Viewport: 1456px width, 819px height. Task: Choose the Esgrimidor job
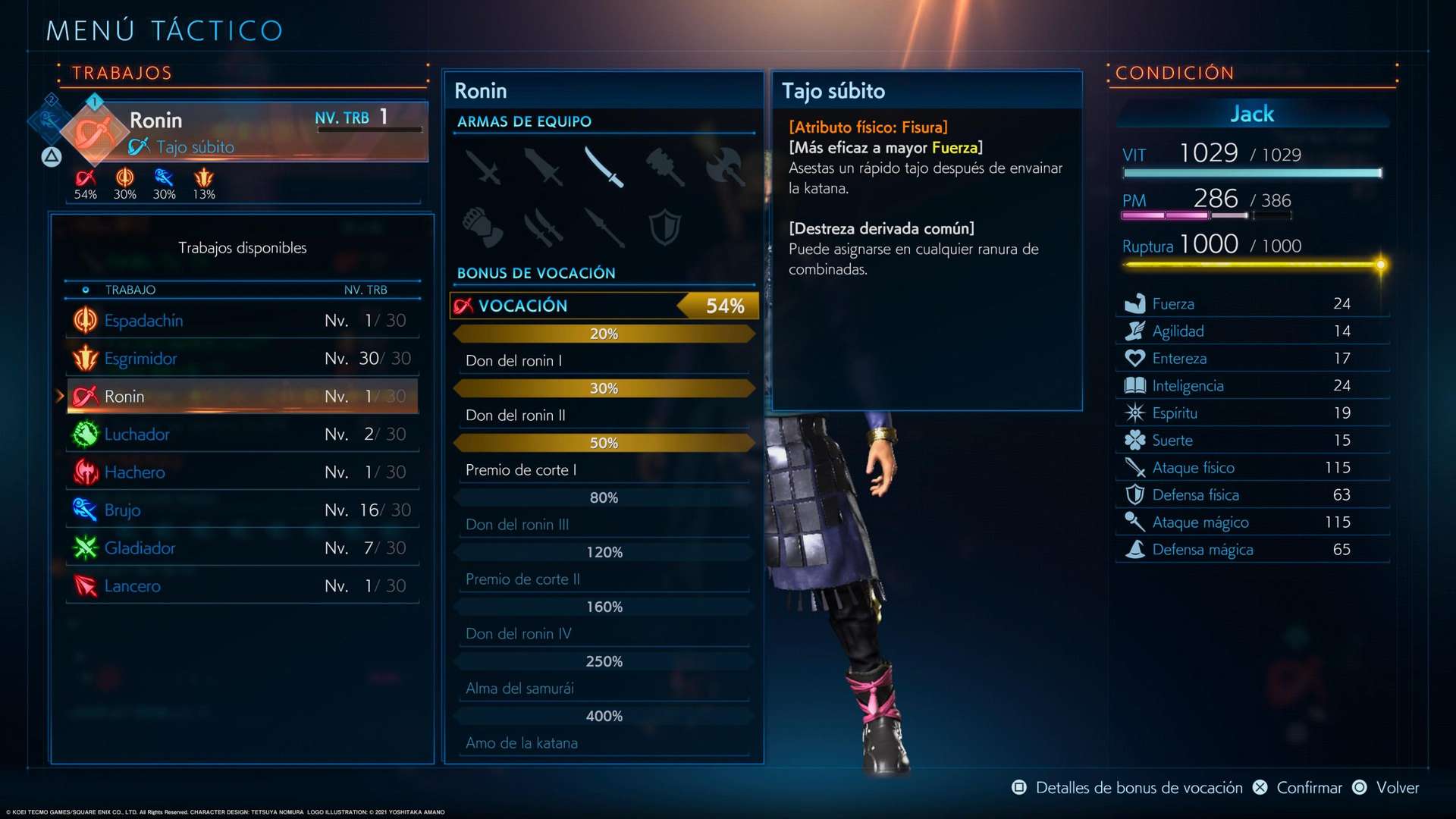point(243,359)
